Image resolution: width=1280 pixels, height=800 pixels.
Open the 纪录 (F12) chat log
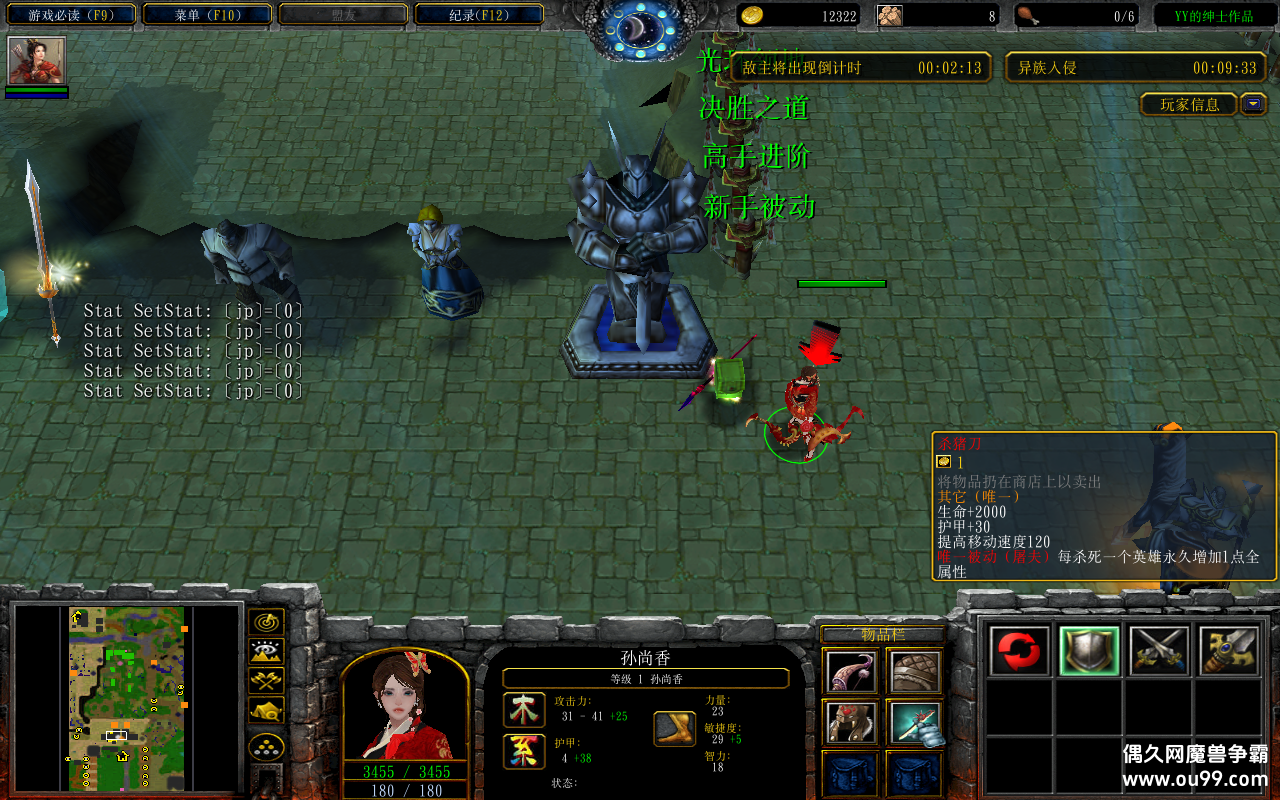click(479, 15)
